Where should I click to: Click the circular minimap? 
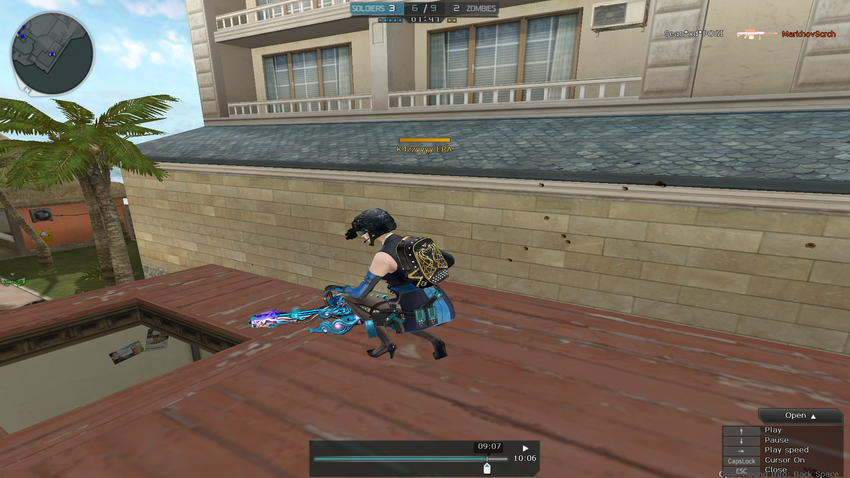[x=52, y=52]
